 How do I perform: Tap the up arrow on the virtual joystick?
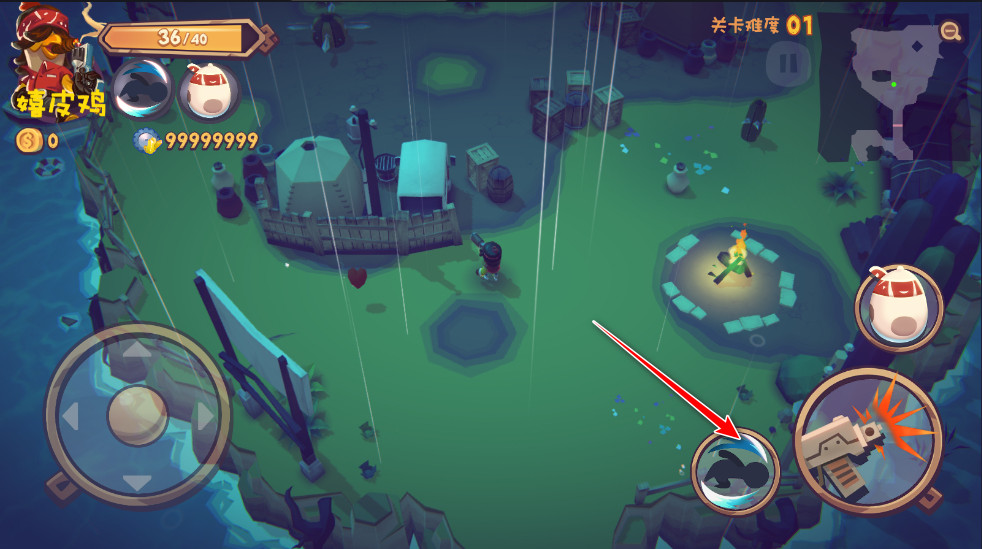coord(137,350)
